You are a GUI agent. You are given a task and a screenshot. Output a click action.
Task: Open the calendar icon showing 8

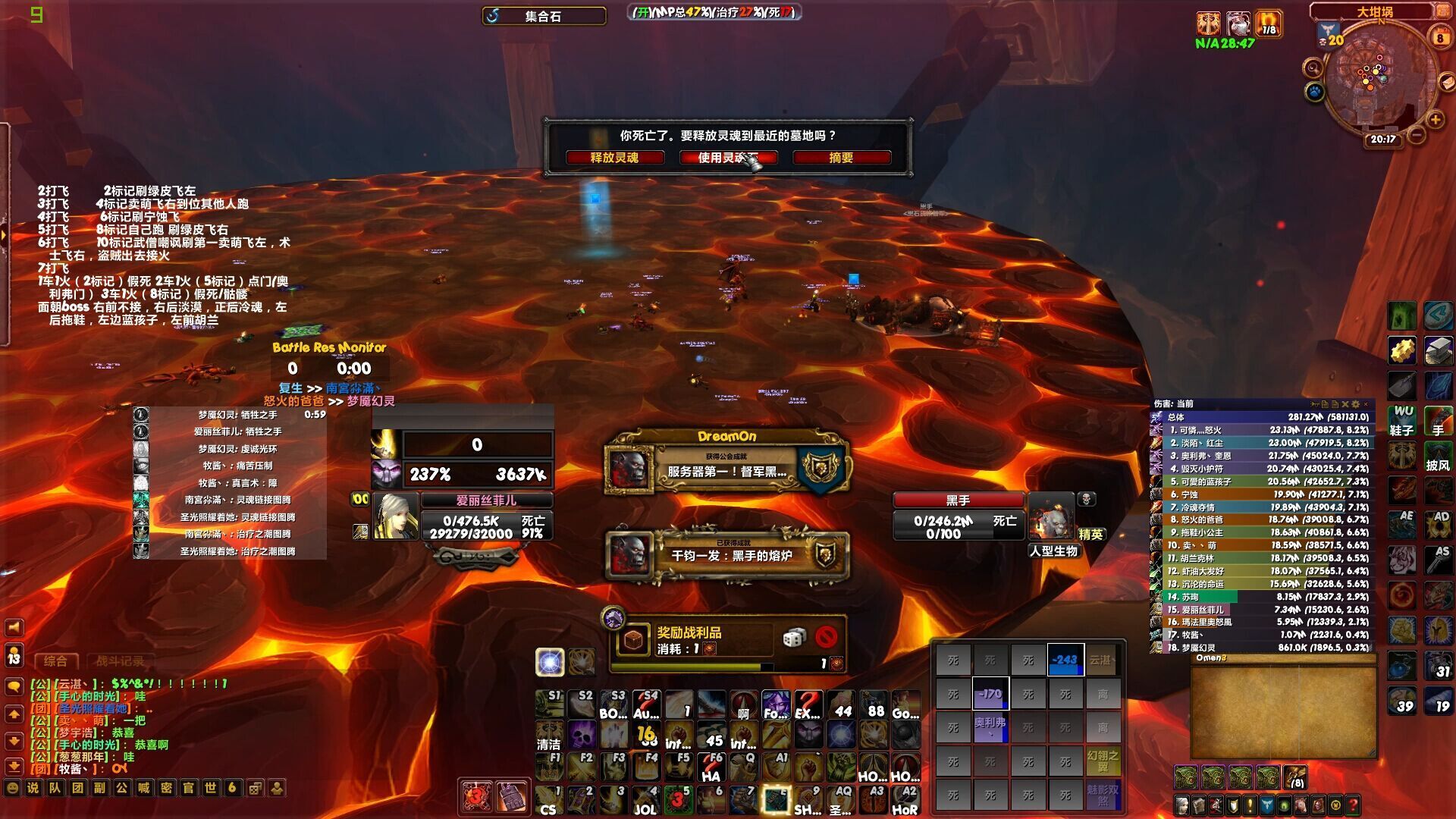pyautogui.click(x=1439, y=37)
